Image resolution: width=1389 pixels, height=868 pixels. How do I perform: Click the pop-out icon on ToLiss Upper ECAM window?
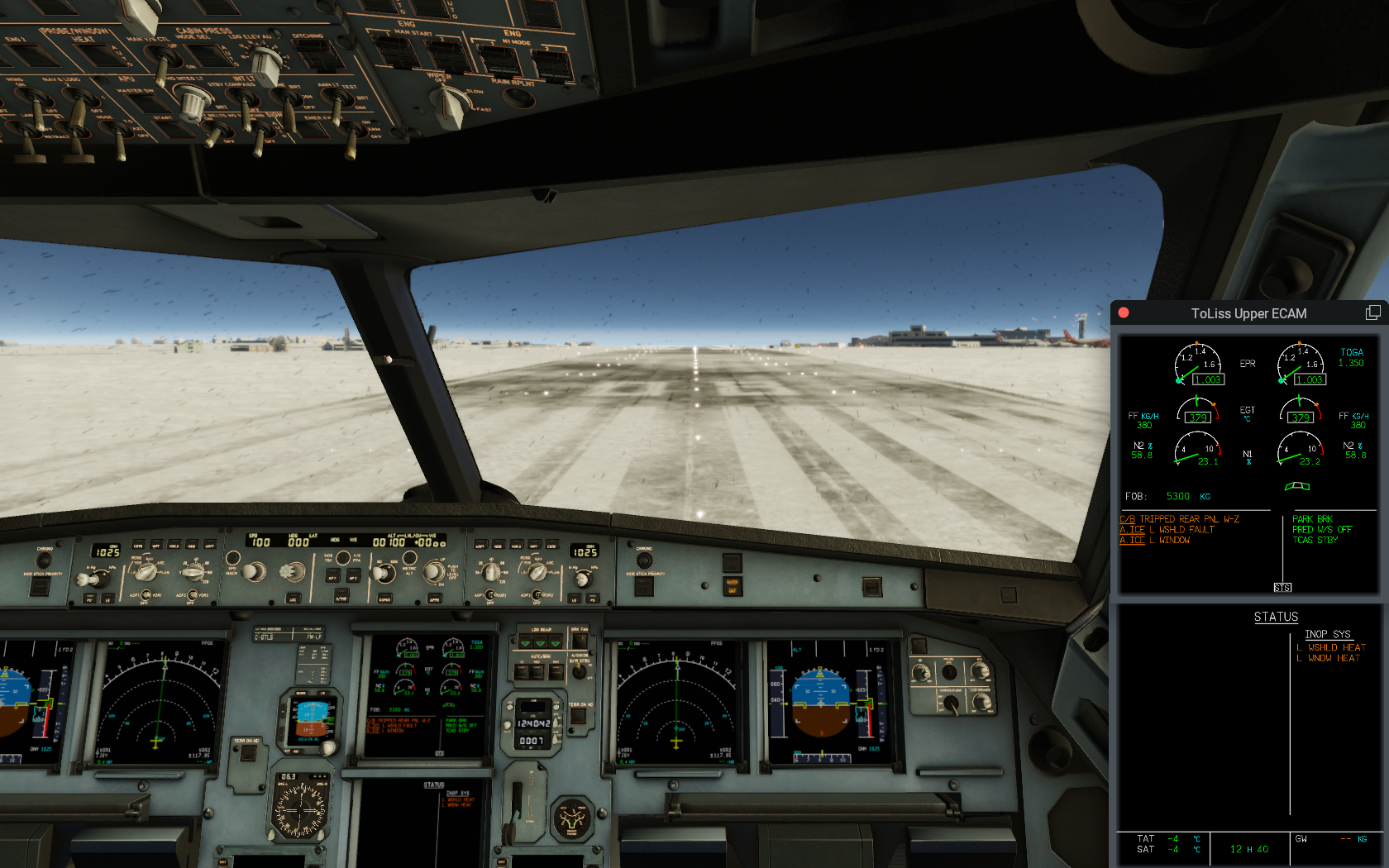pos(1373,312)
